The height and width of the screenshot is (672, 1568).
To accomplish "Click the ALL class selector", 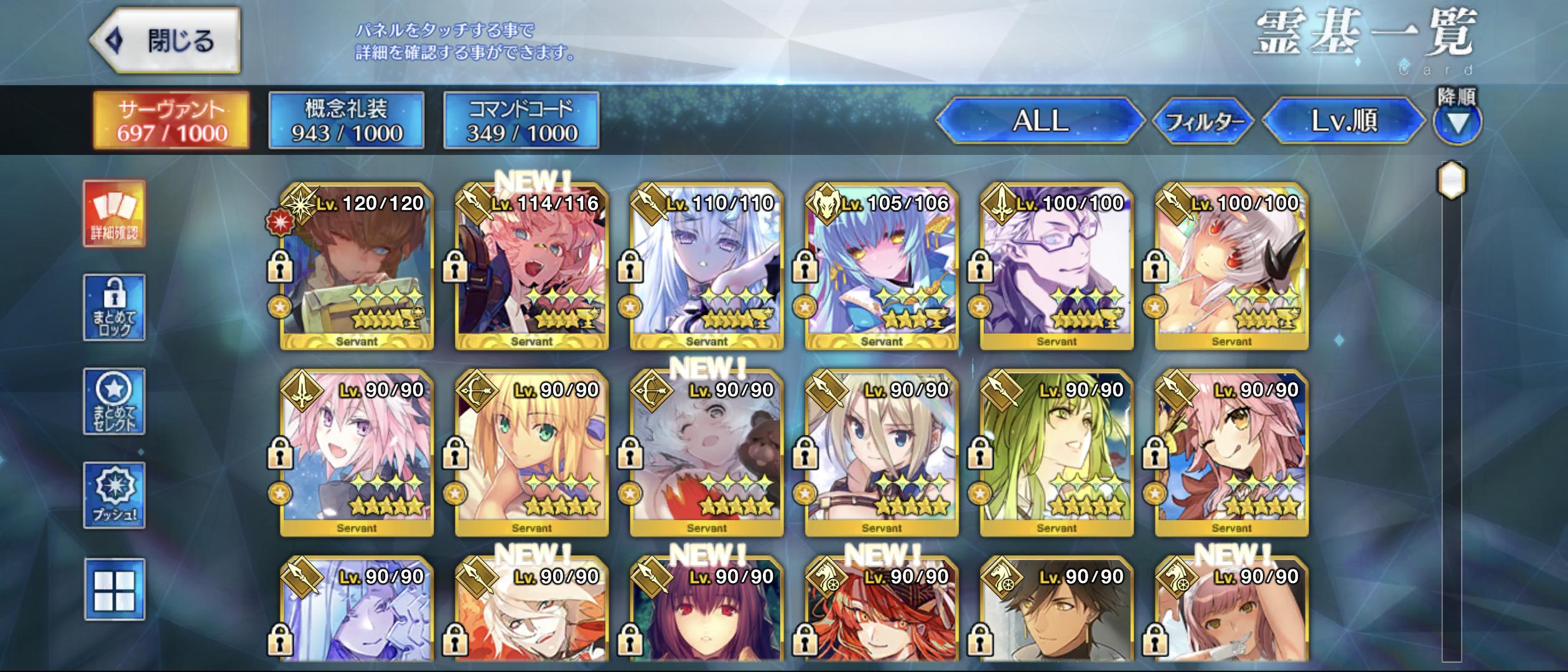I will [1040, 120].
